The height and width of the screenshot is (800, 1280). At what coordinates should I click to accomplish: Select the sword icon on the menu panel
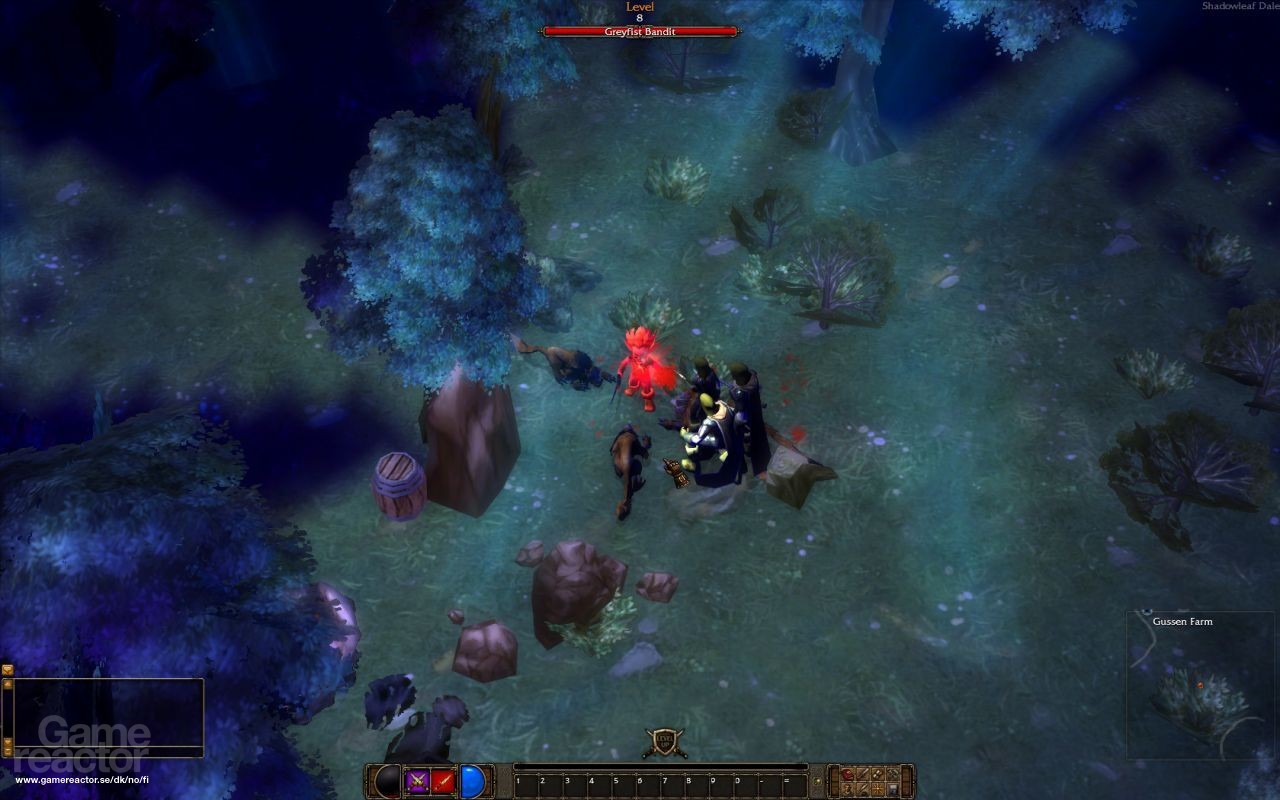862,772
